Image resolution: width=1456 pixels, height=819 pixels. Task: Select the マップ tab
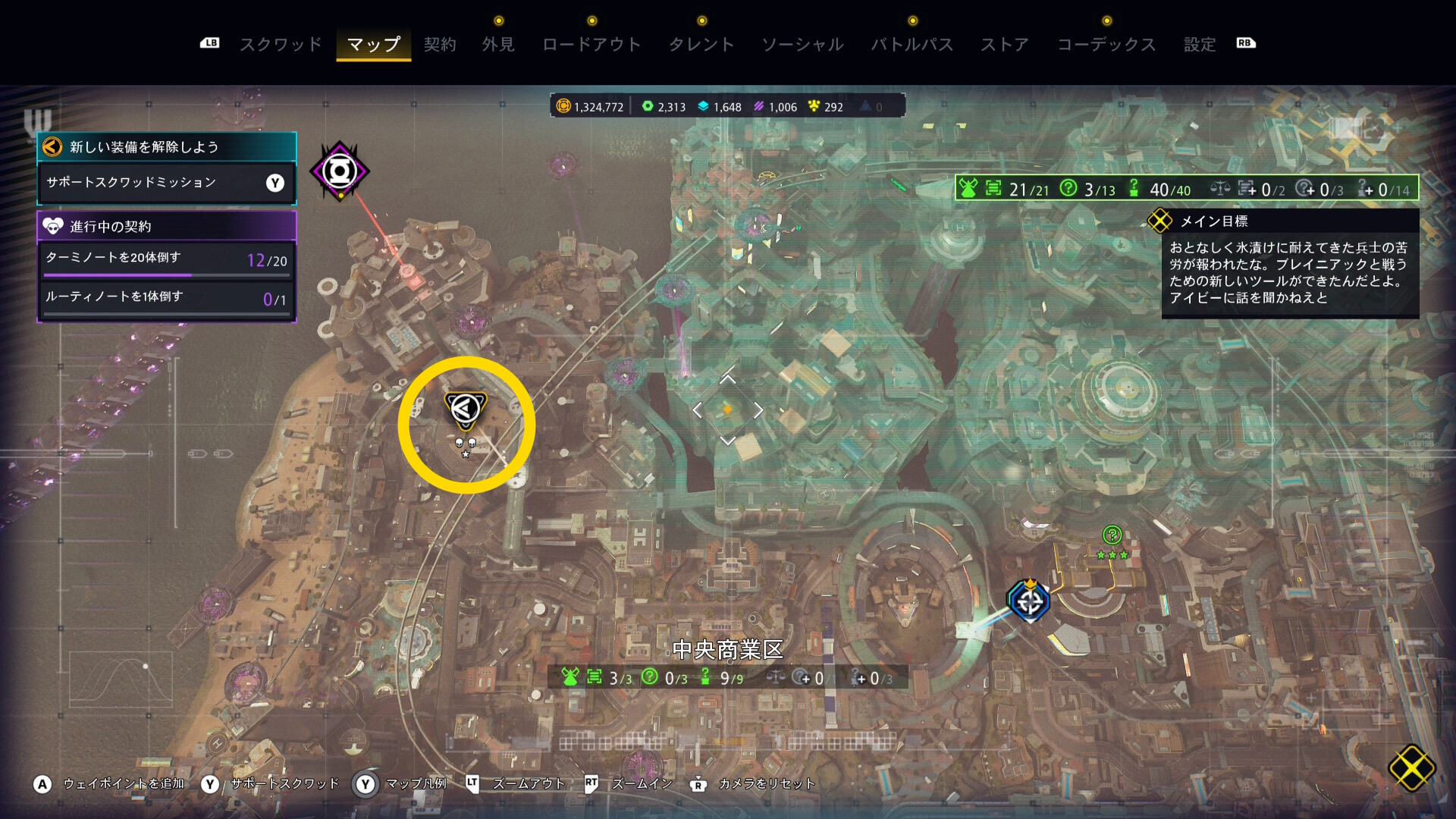point(373,45)
